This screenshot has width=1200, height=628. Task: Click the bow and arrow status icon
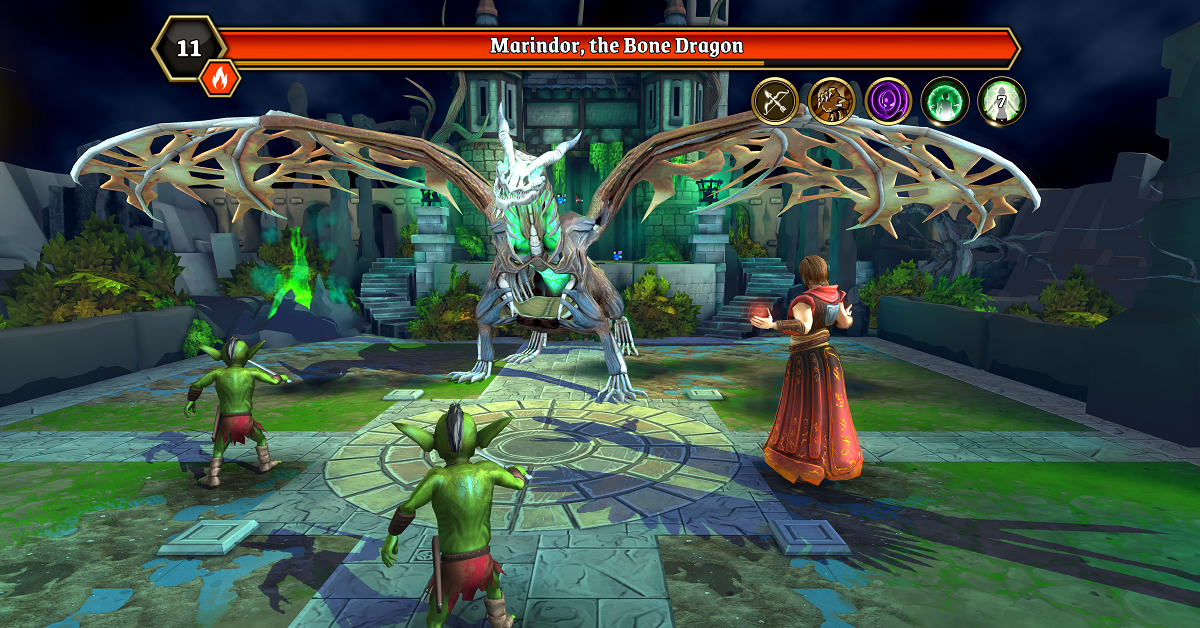[775, 101]
